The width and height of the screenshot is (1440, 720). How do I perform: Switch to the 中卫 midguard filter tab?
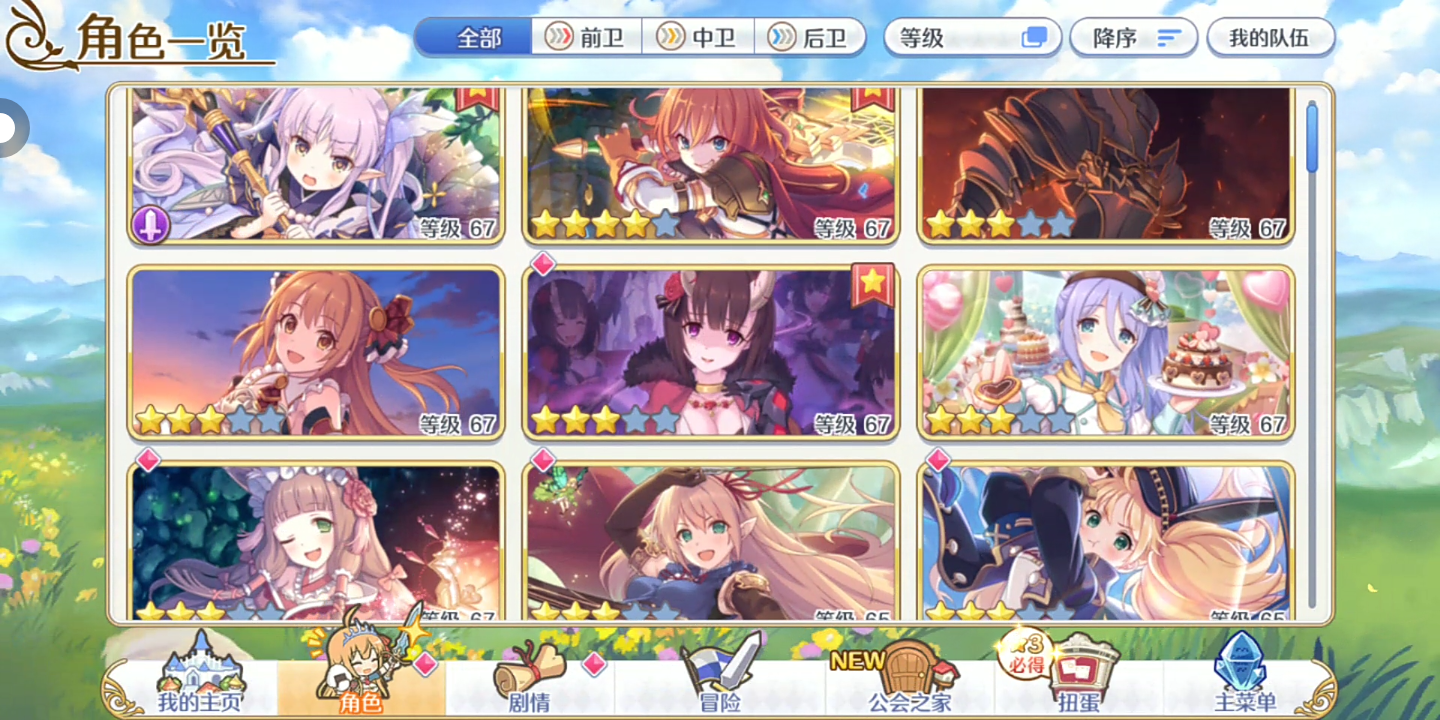tap(699, 37)
